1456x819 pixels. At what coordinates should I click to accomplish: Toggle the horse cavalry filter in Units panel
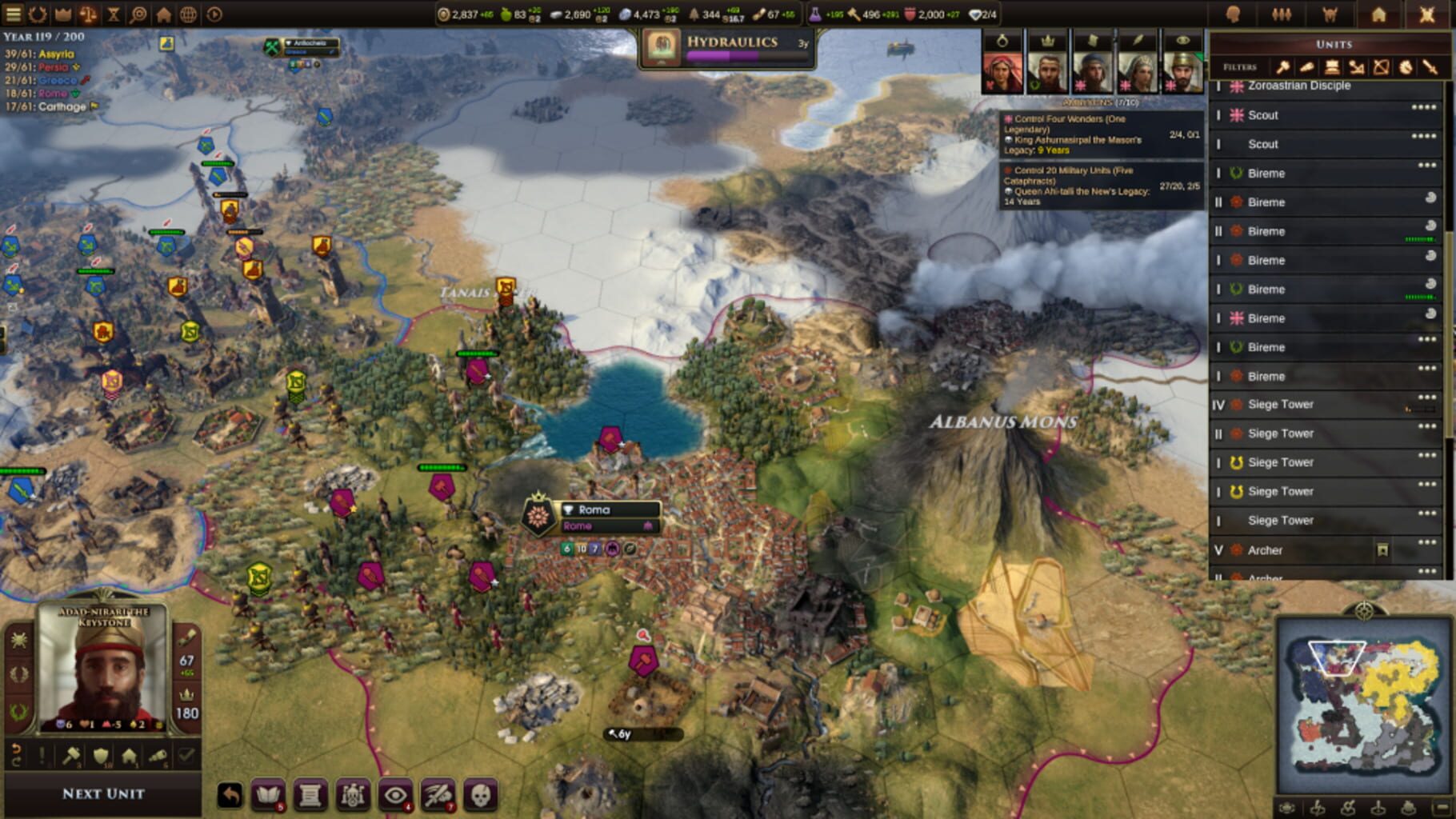coord(1406,67)
